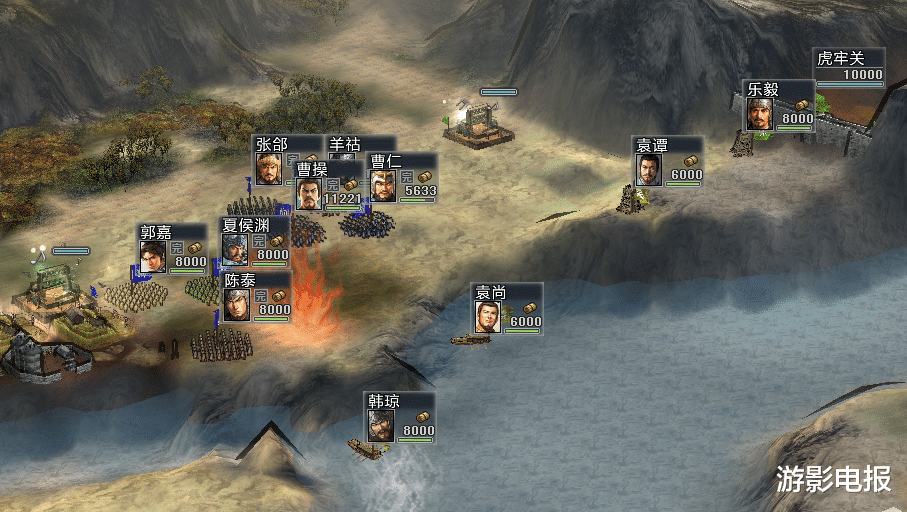Select the 韩琼 unit portrait
The height and width of the screenshot is (512, 907).
(x=380, y=426)
